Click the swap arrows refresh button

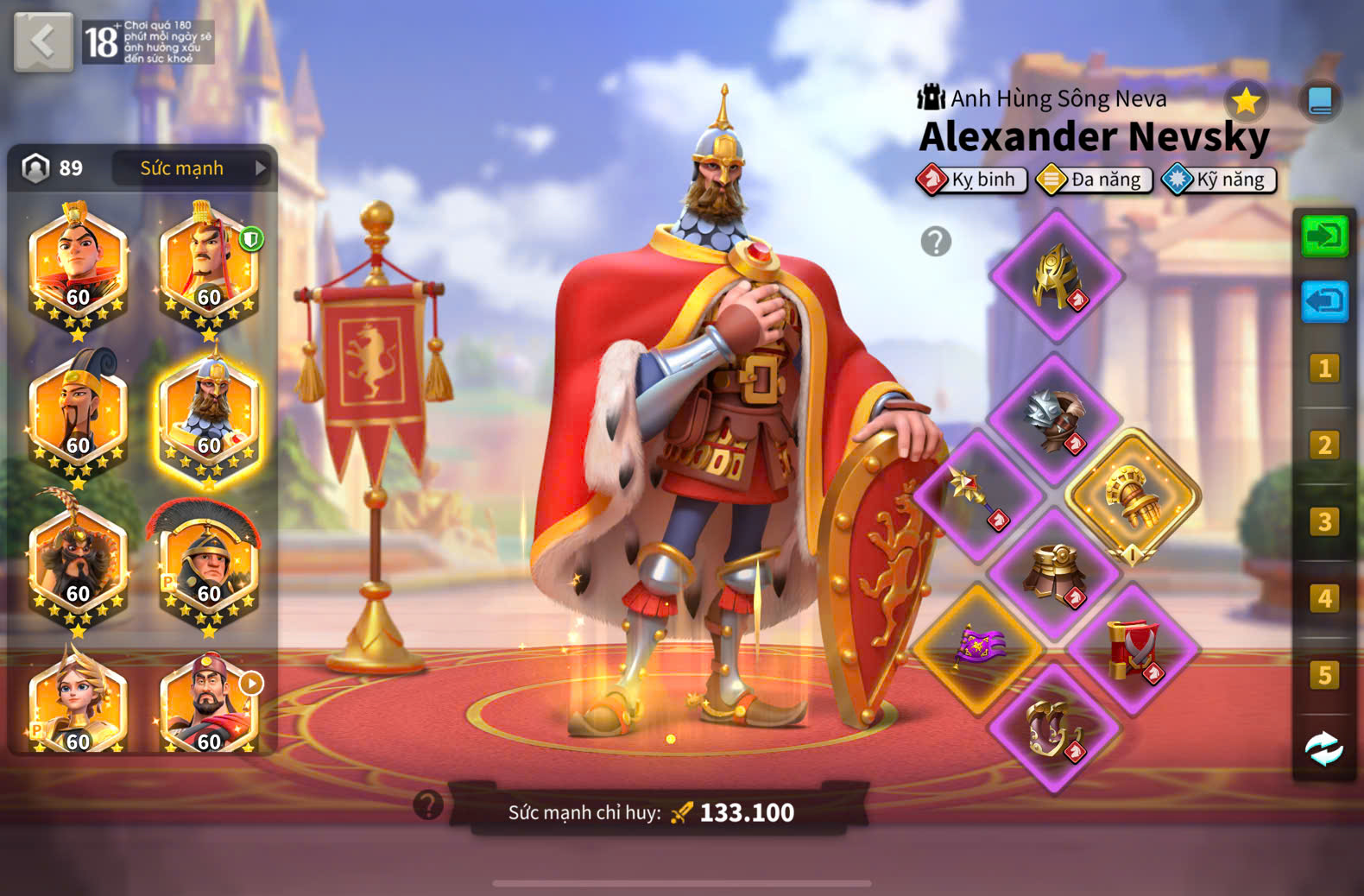tap(1323, 749)
